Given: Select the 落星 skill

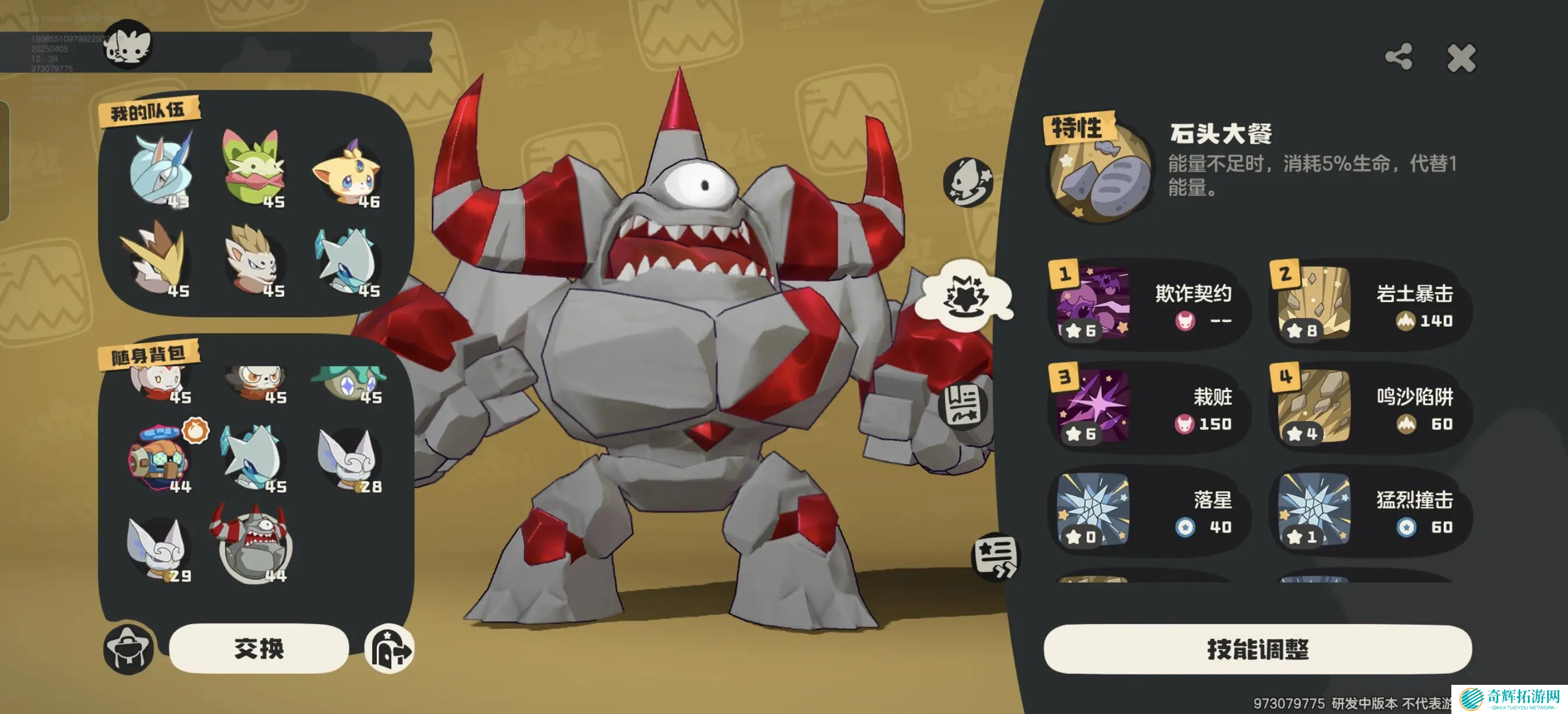Looking at the screenshot, I should [x=1148, y=510].
